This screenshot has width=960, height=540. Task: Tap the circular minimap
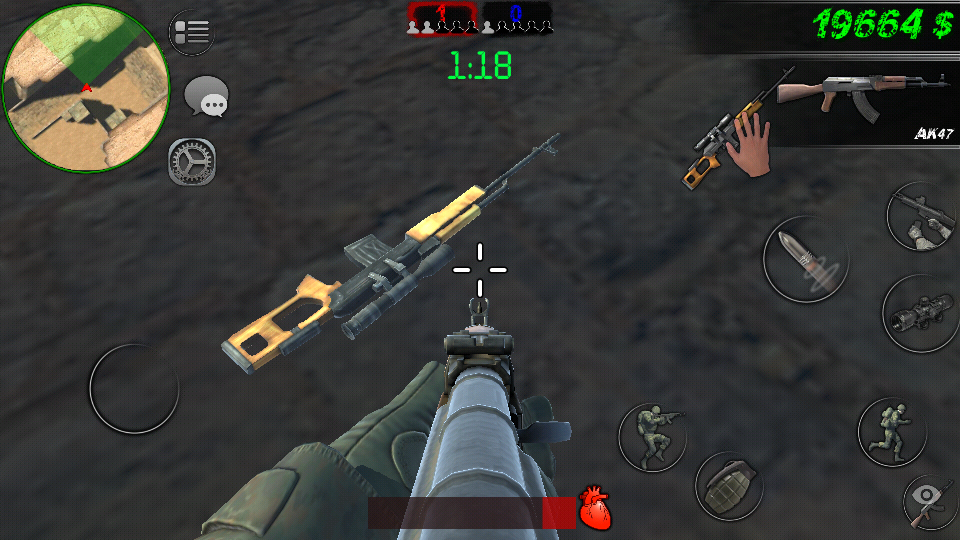point(86,88)
